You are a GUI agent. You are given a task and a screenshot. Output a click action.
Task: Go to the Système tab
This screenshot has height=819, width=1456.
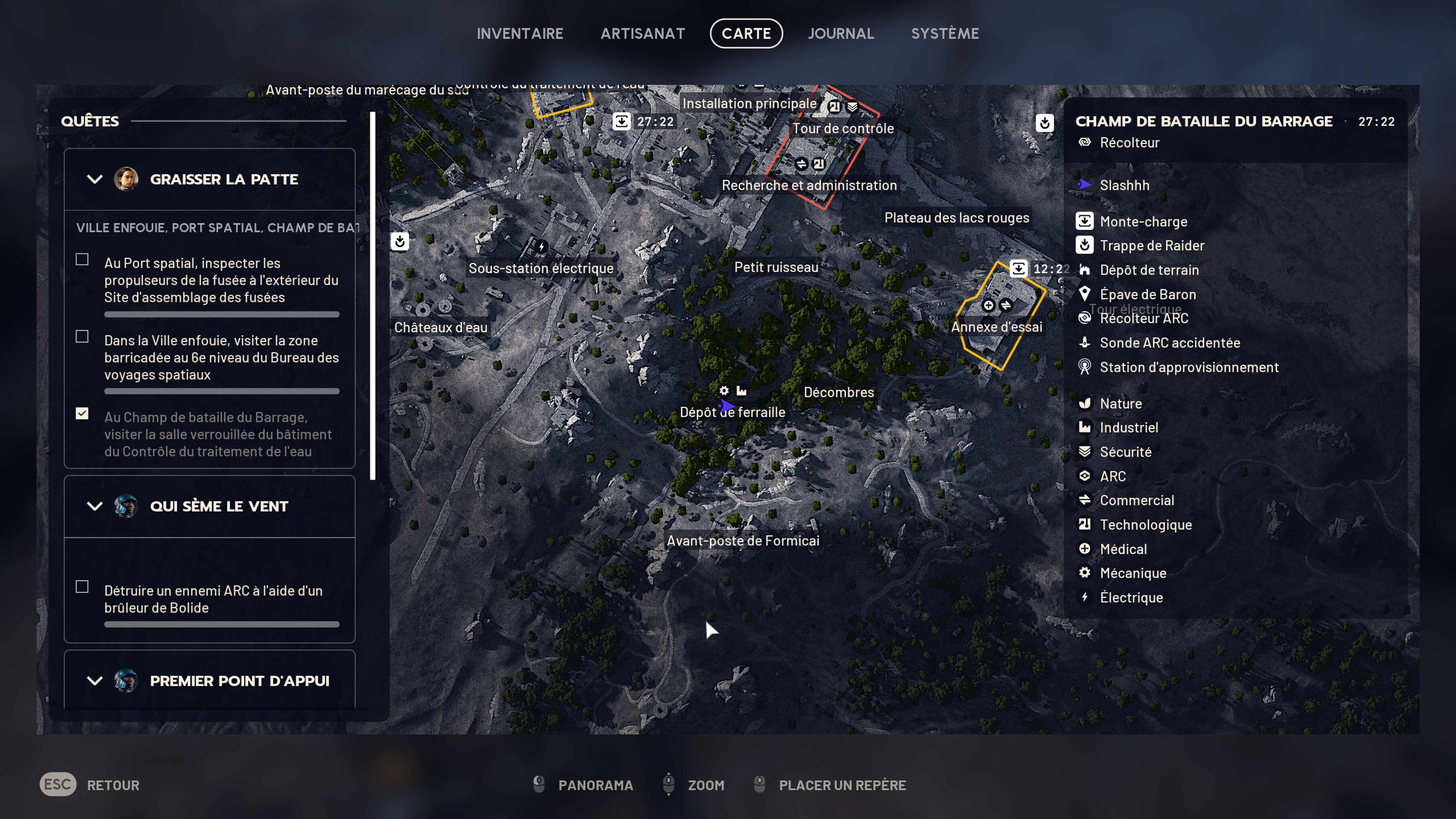pos(944,33)
